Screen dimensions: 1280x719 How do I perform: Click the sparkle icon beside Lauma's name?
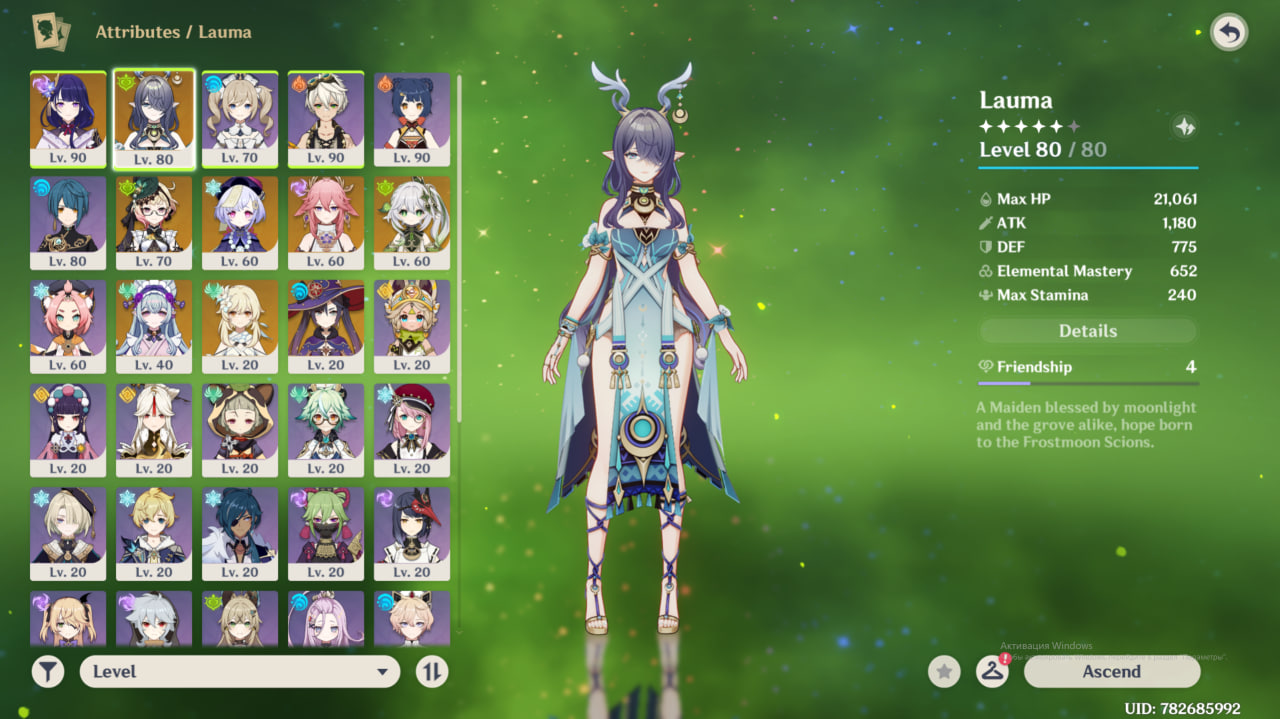tap(1185, 127)
